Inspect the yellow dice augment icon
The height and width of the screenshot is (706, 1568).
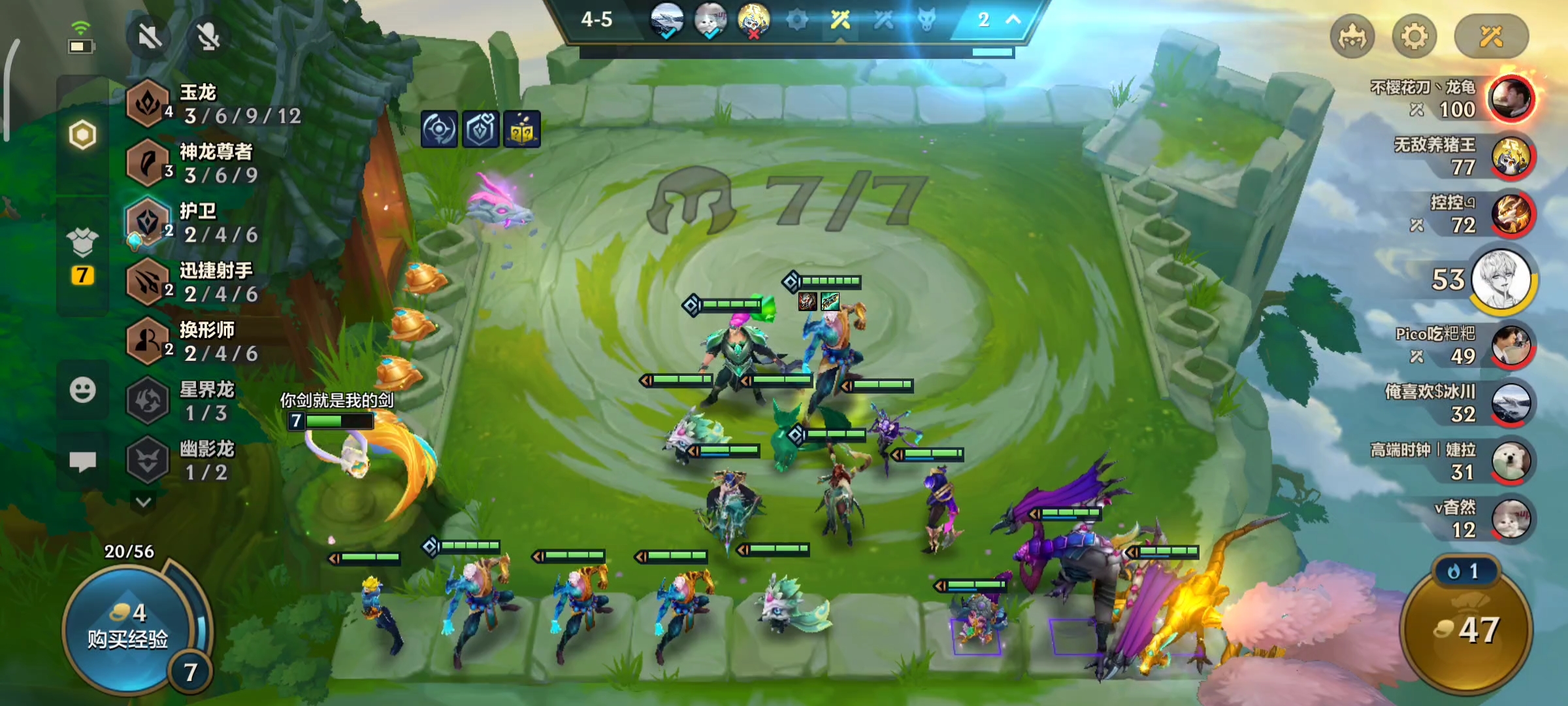click(521, 129)
